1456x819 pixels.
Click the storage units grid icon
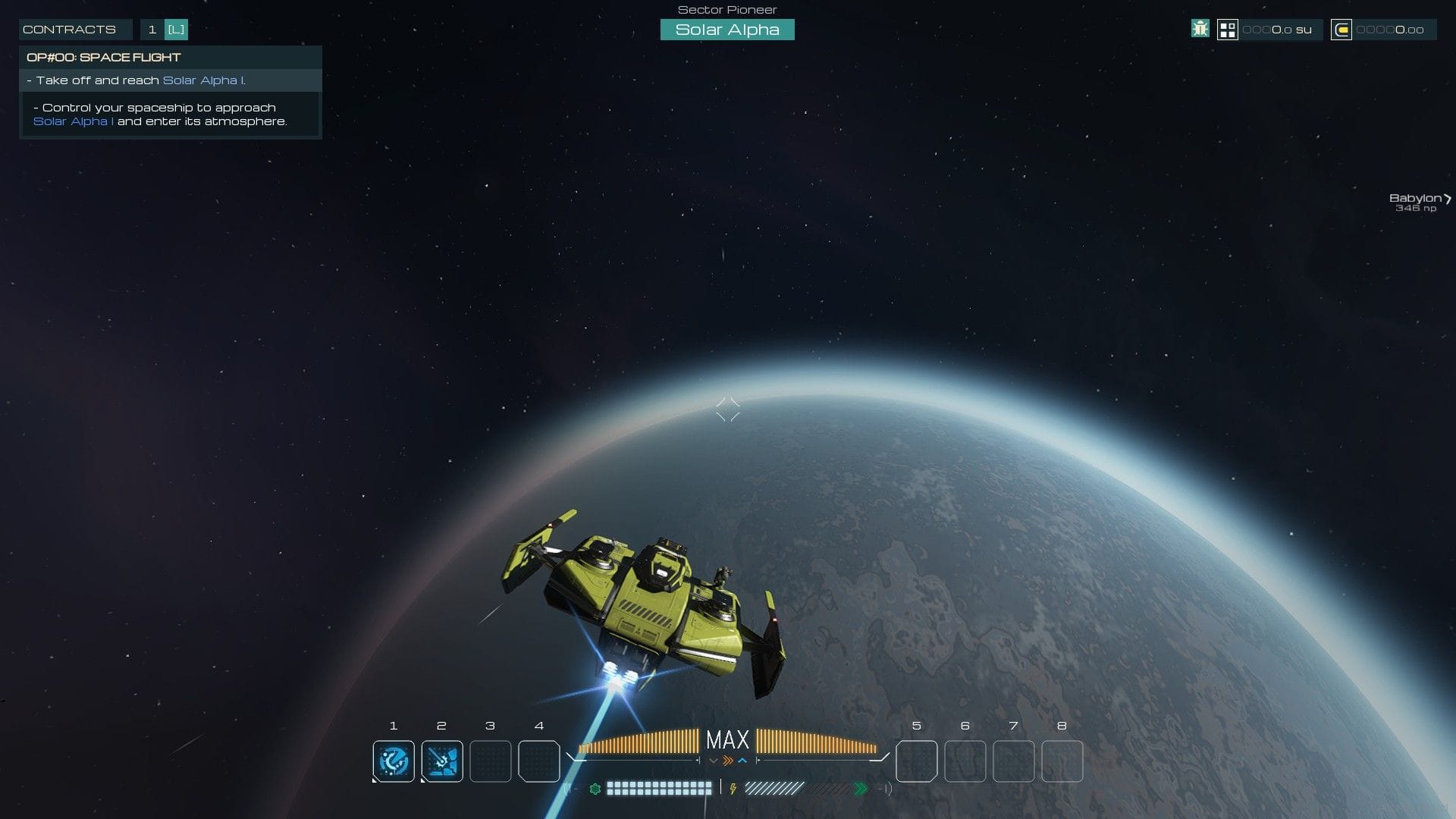point(1229,30)
